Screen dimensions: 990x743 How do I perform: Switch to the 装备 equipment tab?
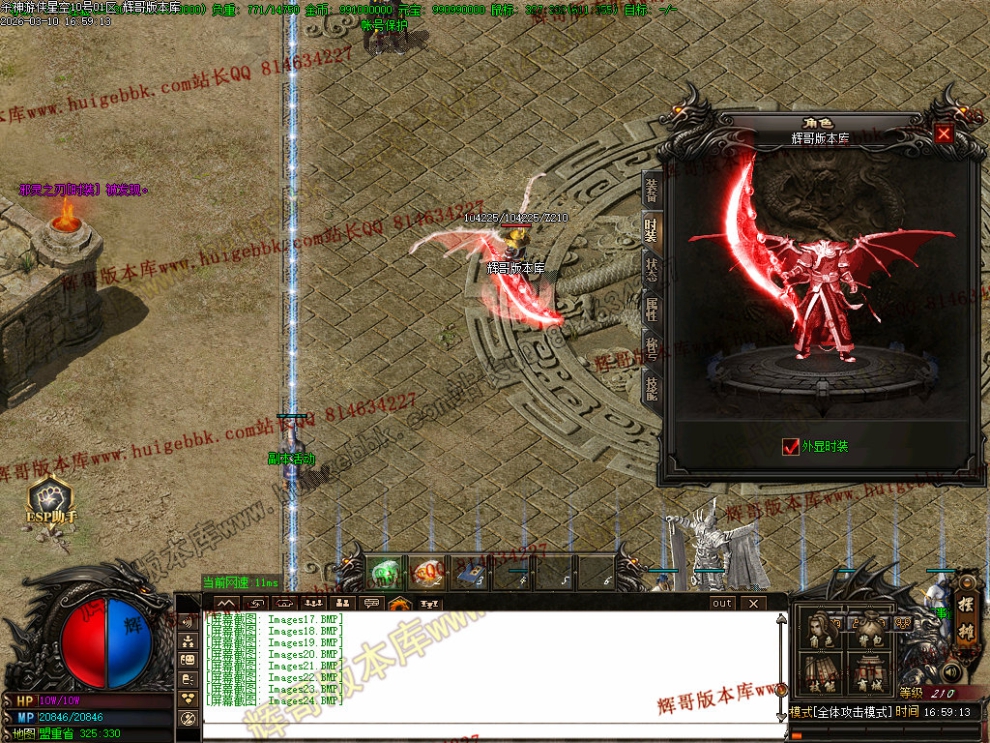coord(651,190)
